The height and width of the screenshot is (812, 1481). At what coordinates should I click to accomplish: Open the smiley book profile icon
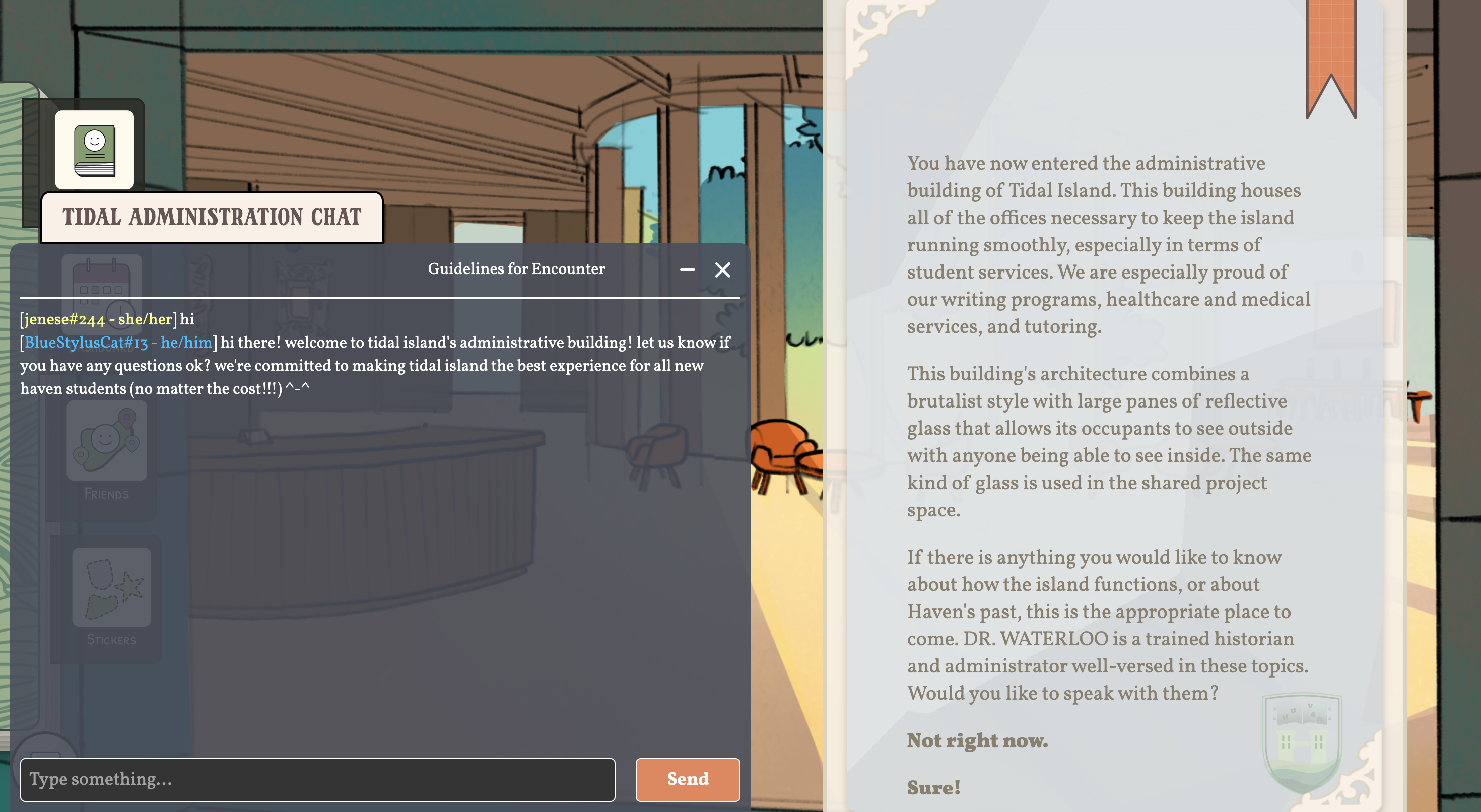[95, 150]
